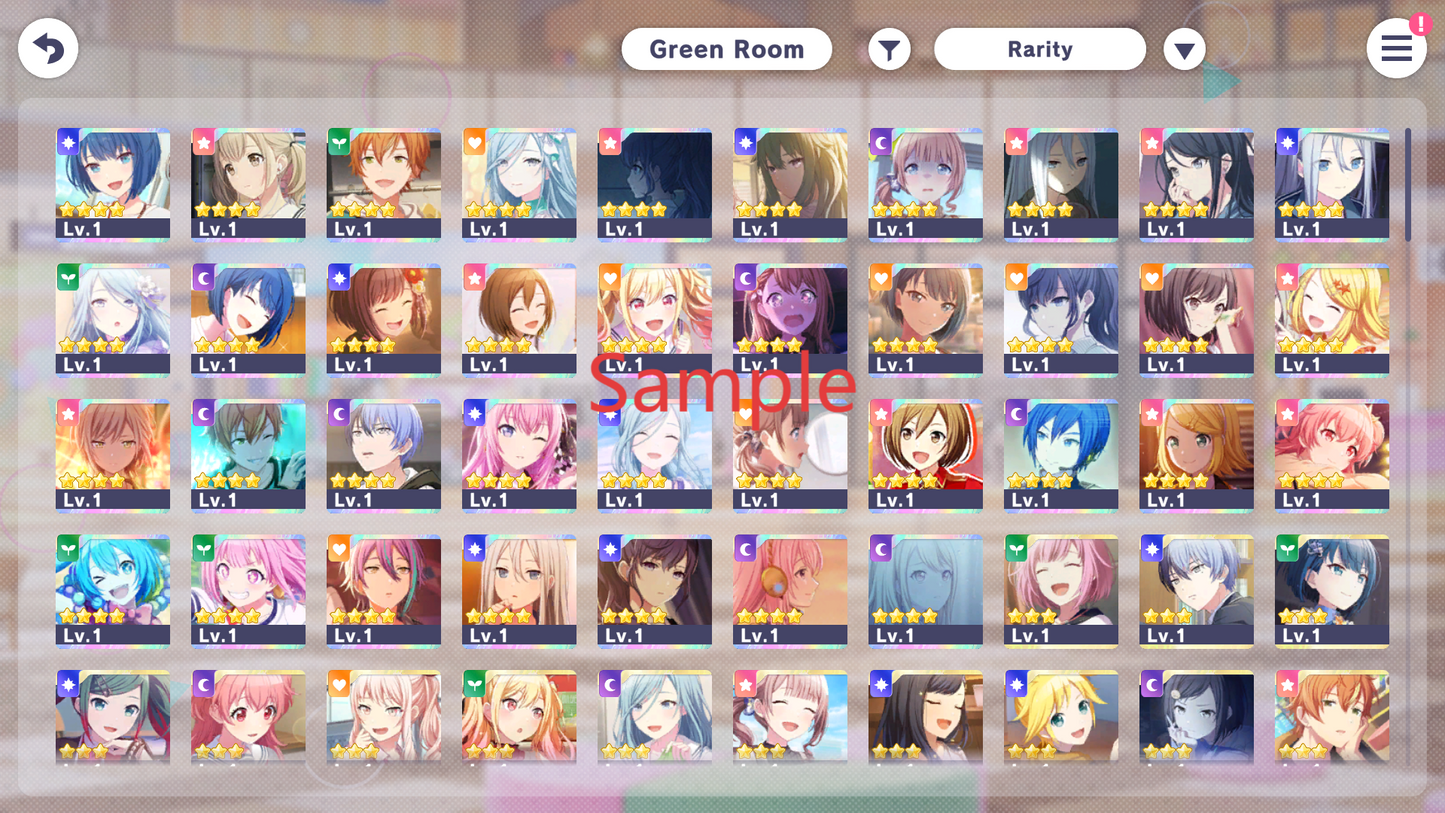This screenshot has height=813, width=1445.
Task: Select the moon badge on a fifth-row card
Action: [x=203, y=683]
